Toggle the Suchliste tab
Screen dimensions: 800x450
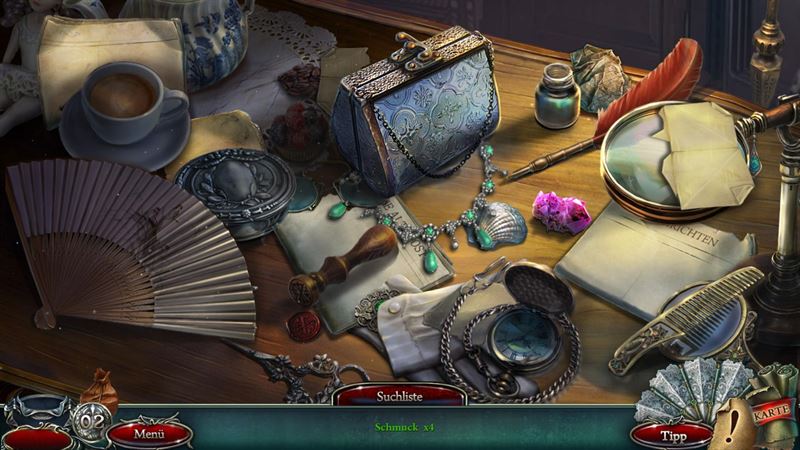pyautogui.click(x=399, y=396)
